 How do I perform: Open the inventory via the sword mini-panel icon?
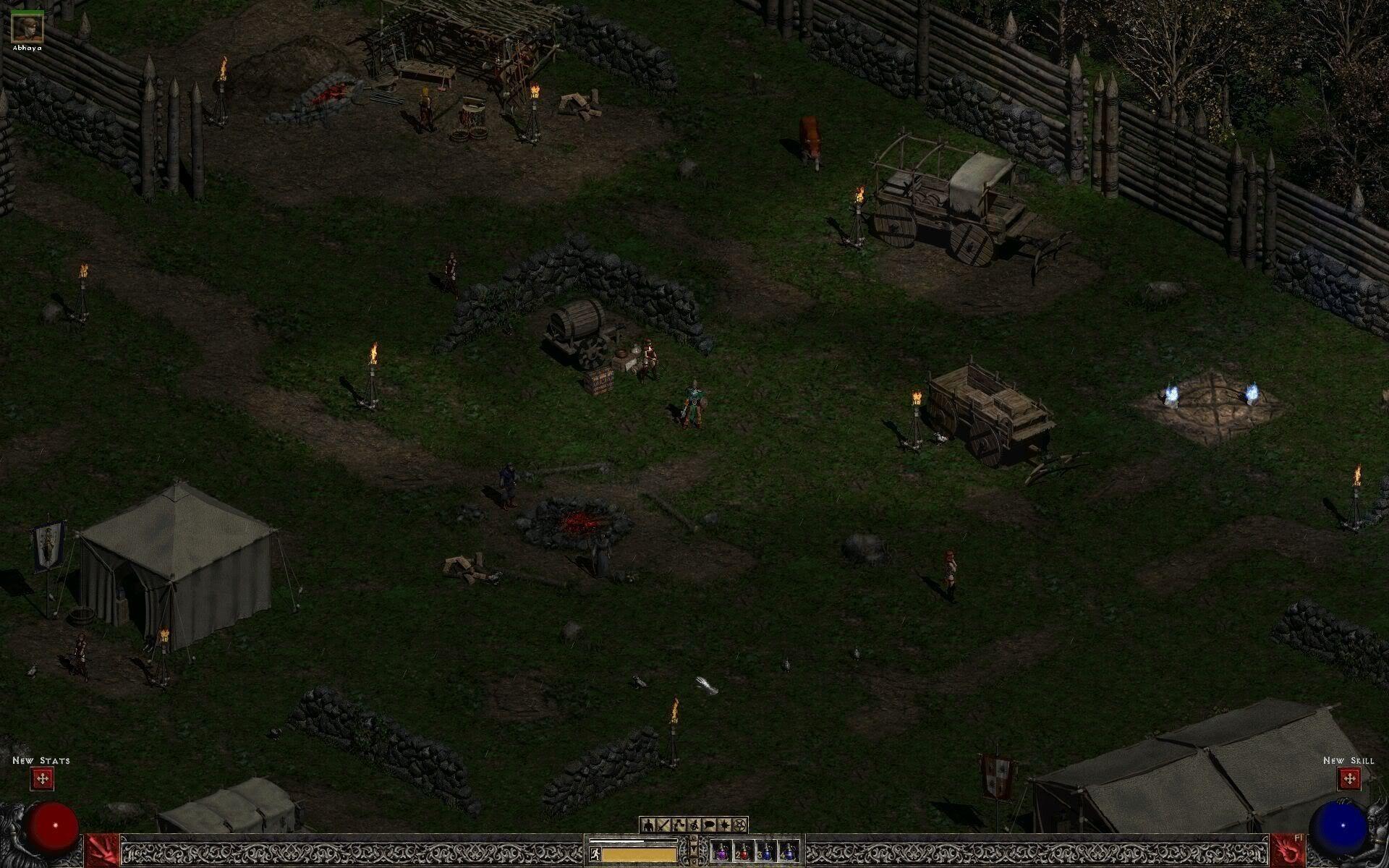(663, 826)
